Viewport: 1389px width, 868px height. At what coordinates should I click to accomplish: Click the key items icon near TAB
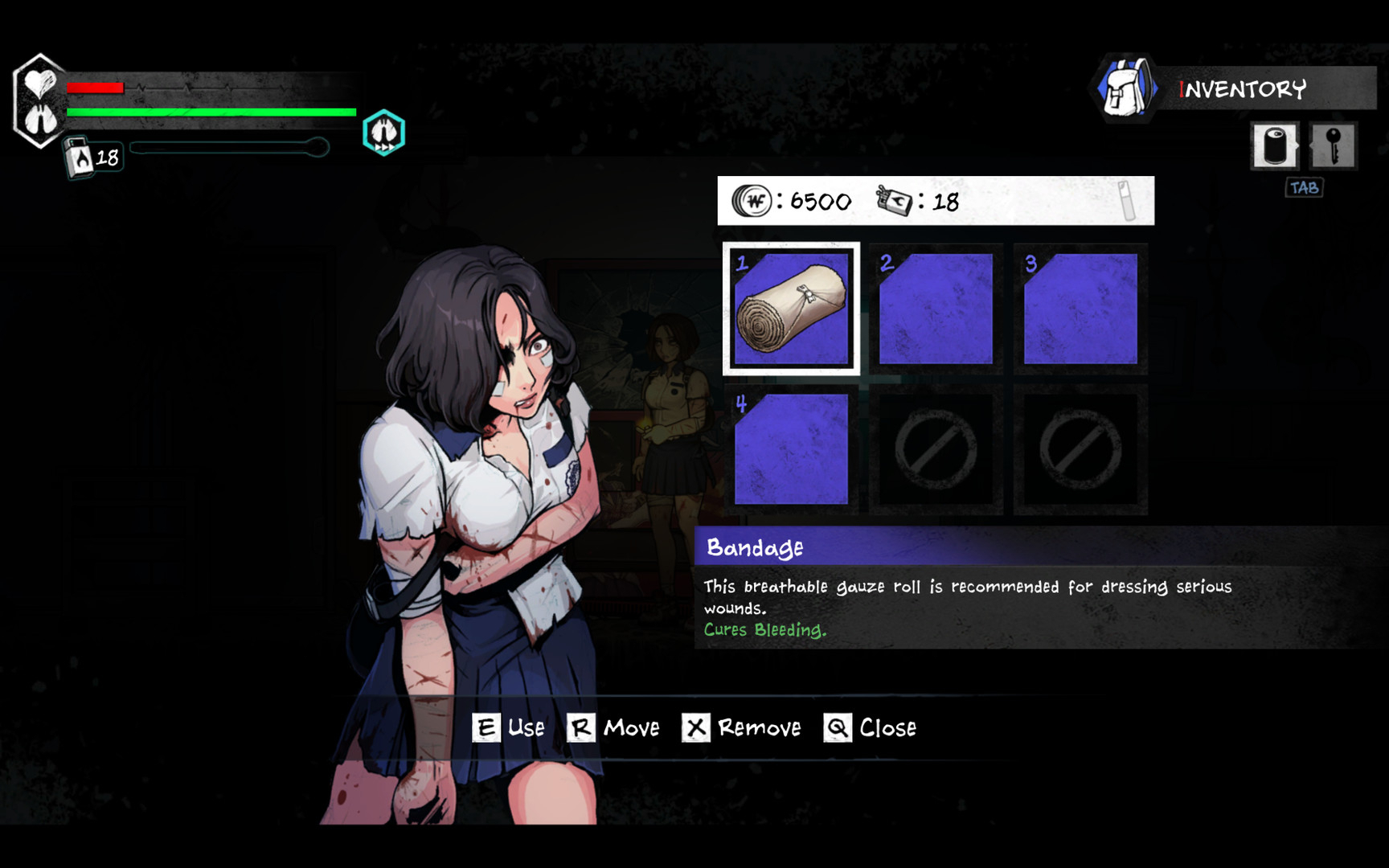click(x=1334, y=147)
